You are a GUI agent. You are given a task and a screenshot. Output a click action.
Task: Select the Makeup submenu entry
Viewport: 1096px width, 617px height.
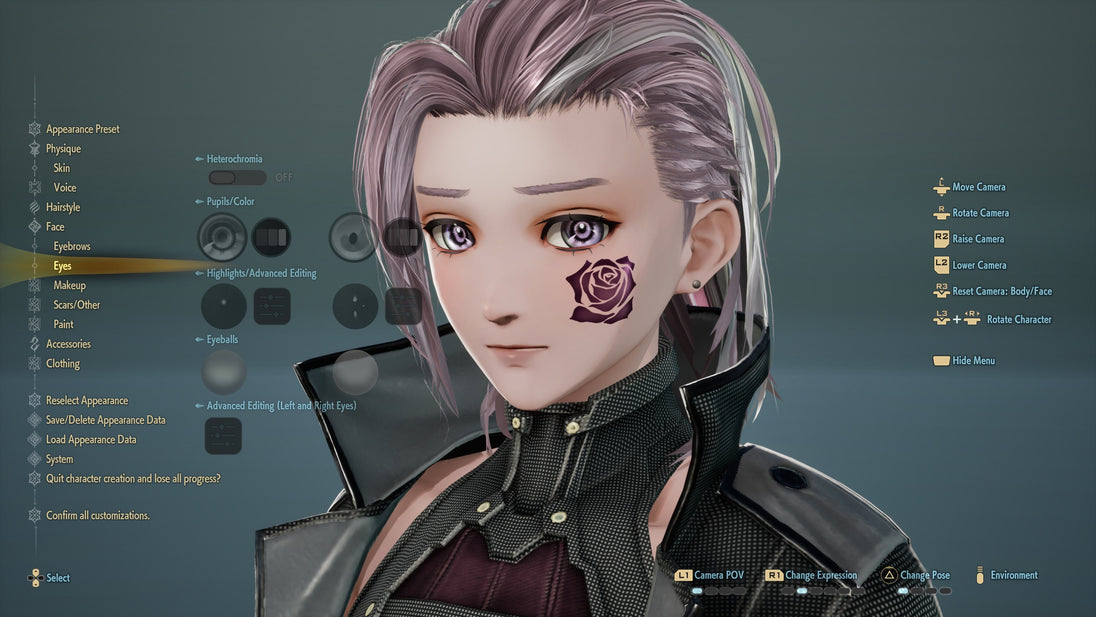[69, 285]
